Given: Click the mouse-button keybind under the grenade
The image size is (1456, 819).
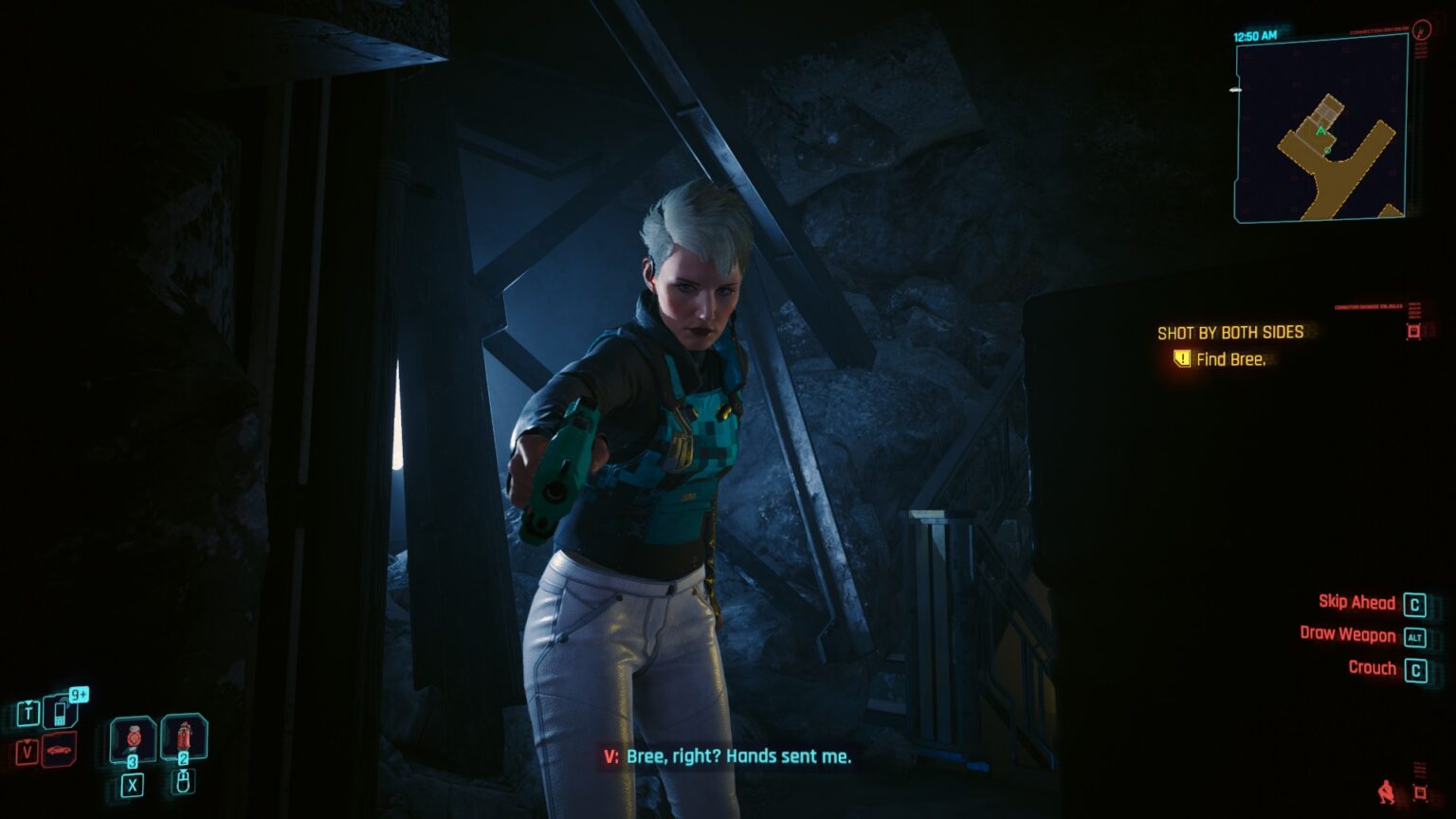Looking at the screenshot, I should pos(183,781).
